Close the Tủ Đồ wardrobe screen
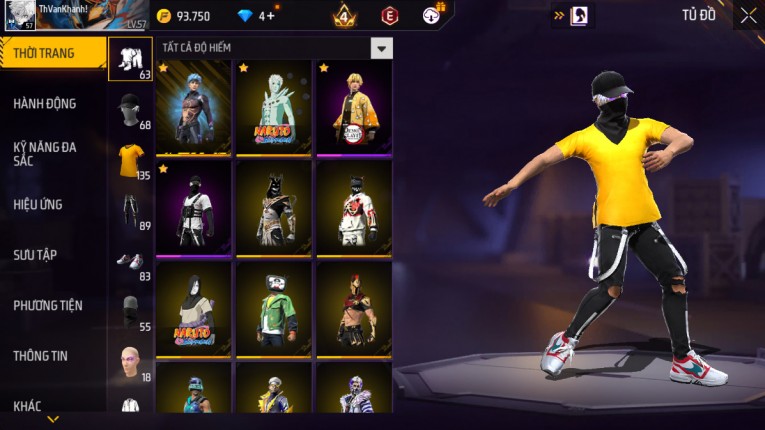 (748, 15)
